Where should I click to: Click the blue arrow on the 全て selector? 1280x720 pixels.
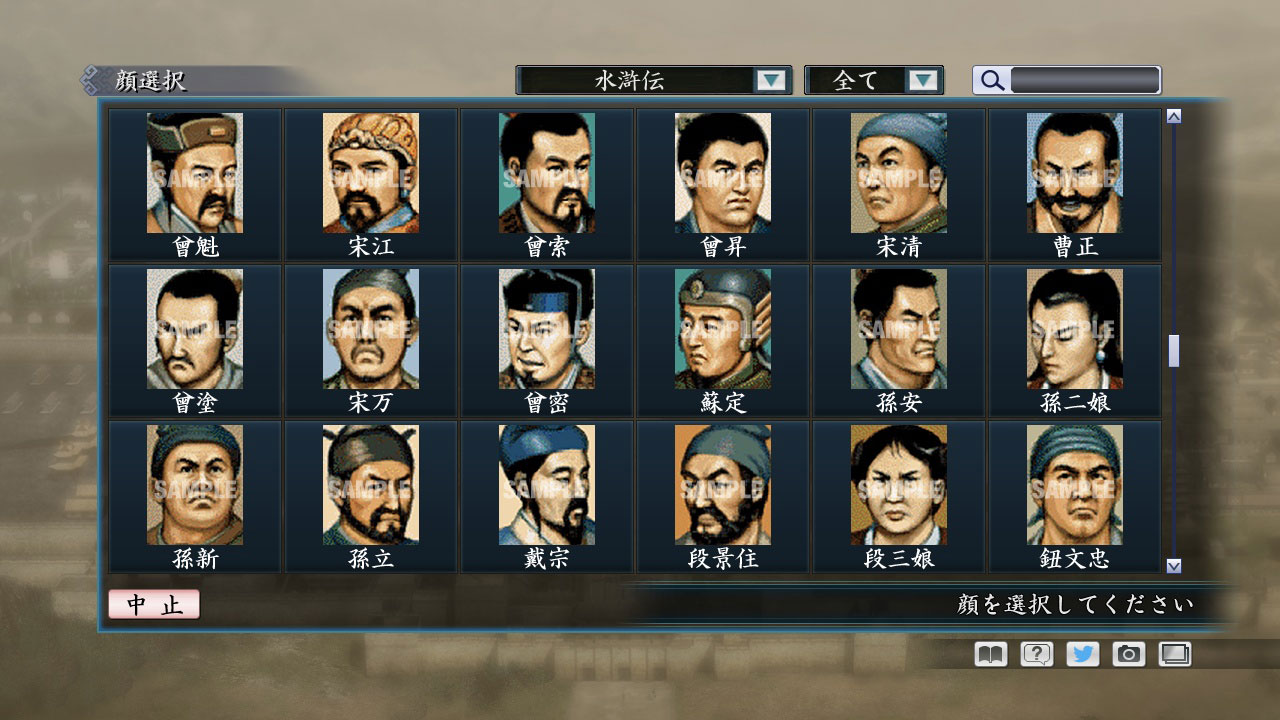point(925,79)
